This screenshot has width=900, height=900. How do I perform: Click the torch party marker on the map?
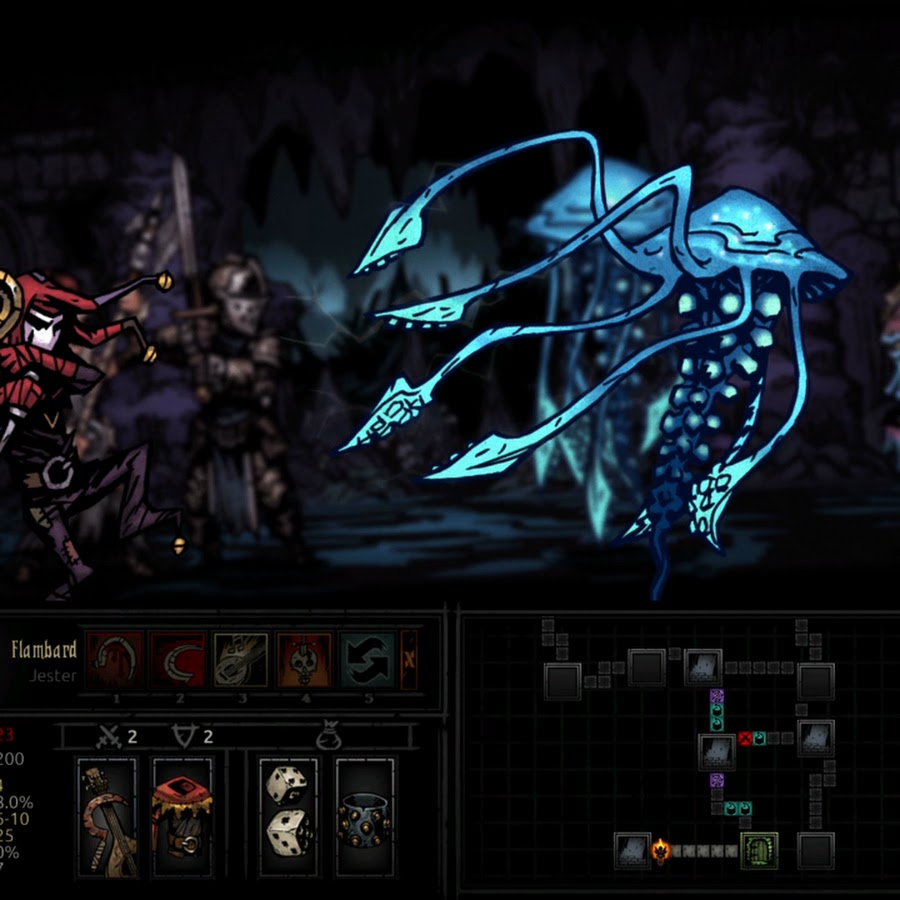(x=660, y=851)
